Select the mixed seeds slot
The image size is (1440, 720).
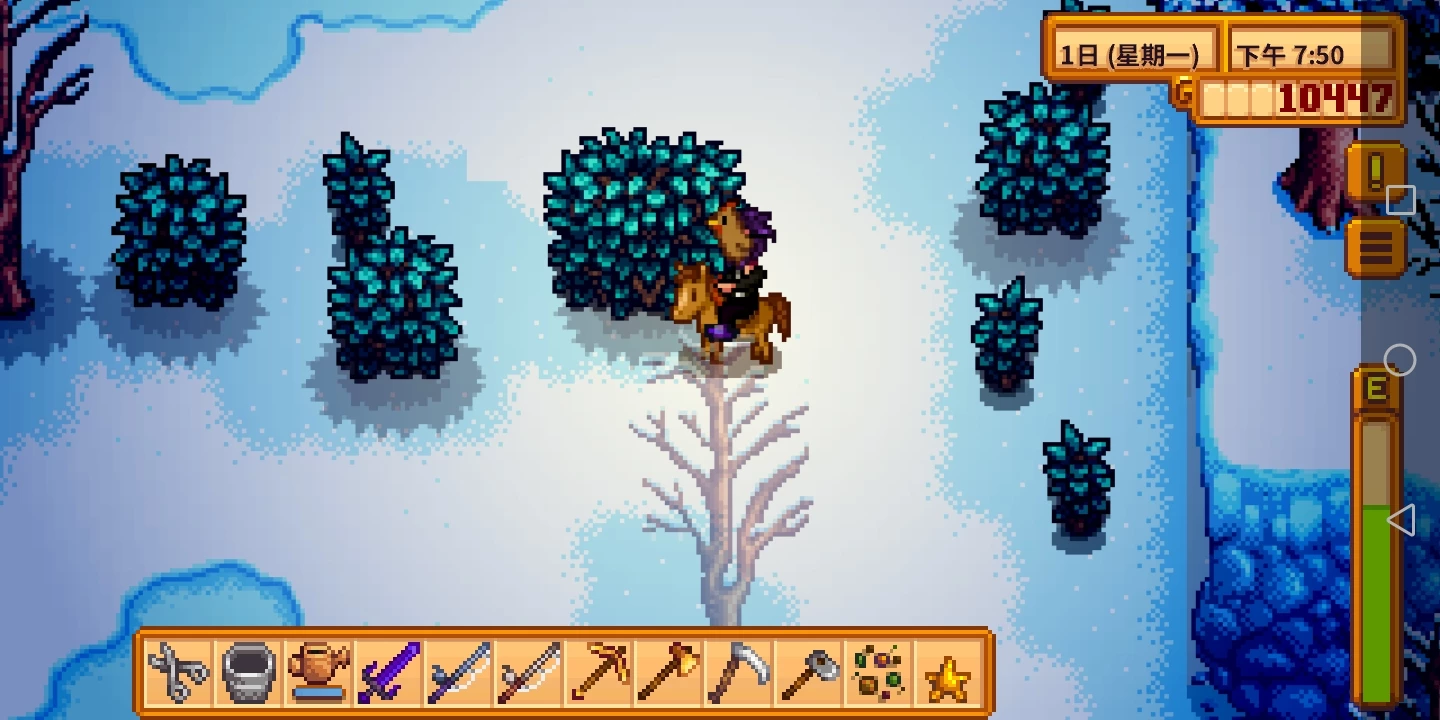[879, 672]
